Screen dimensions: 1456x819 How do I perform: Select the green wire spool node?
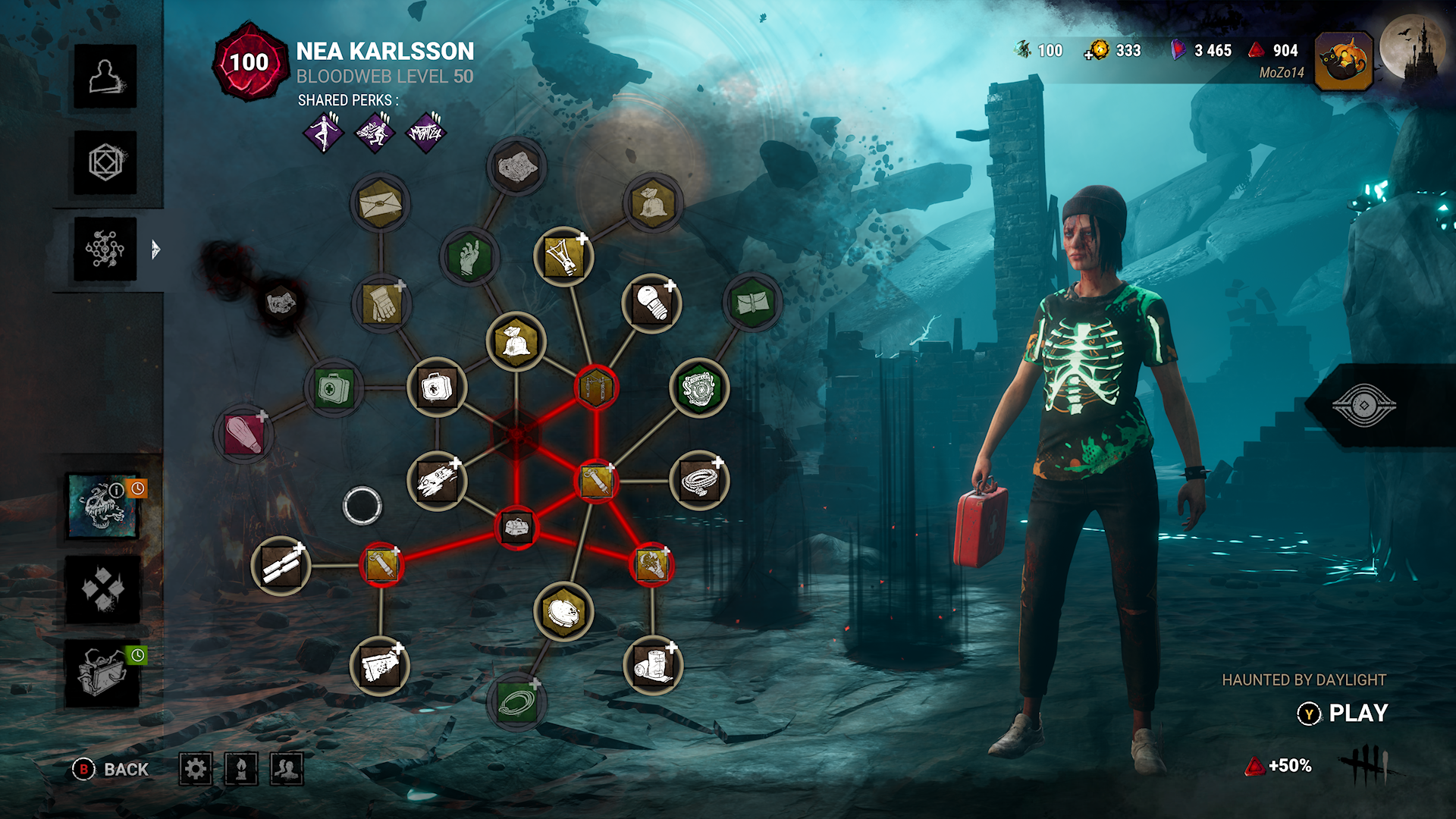(516, 701)
